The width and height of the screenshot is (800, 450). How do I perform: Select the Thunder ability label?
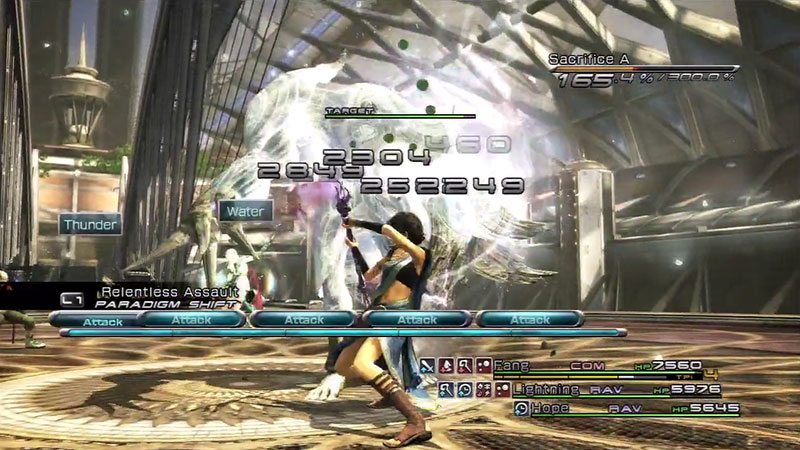pos(91,225)
